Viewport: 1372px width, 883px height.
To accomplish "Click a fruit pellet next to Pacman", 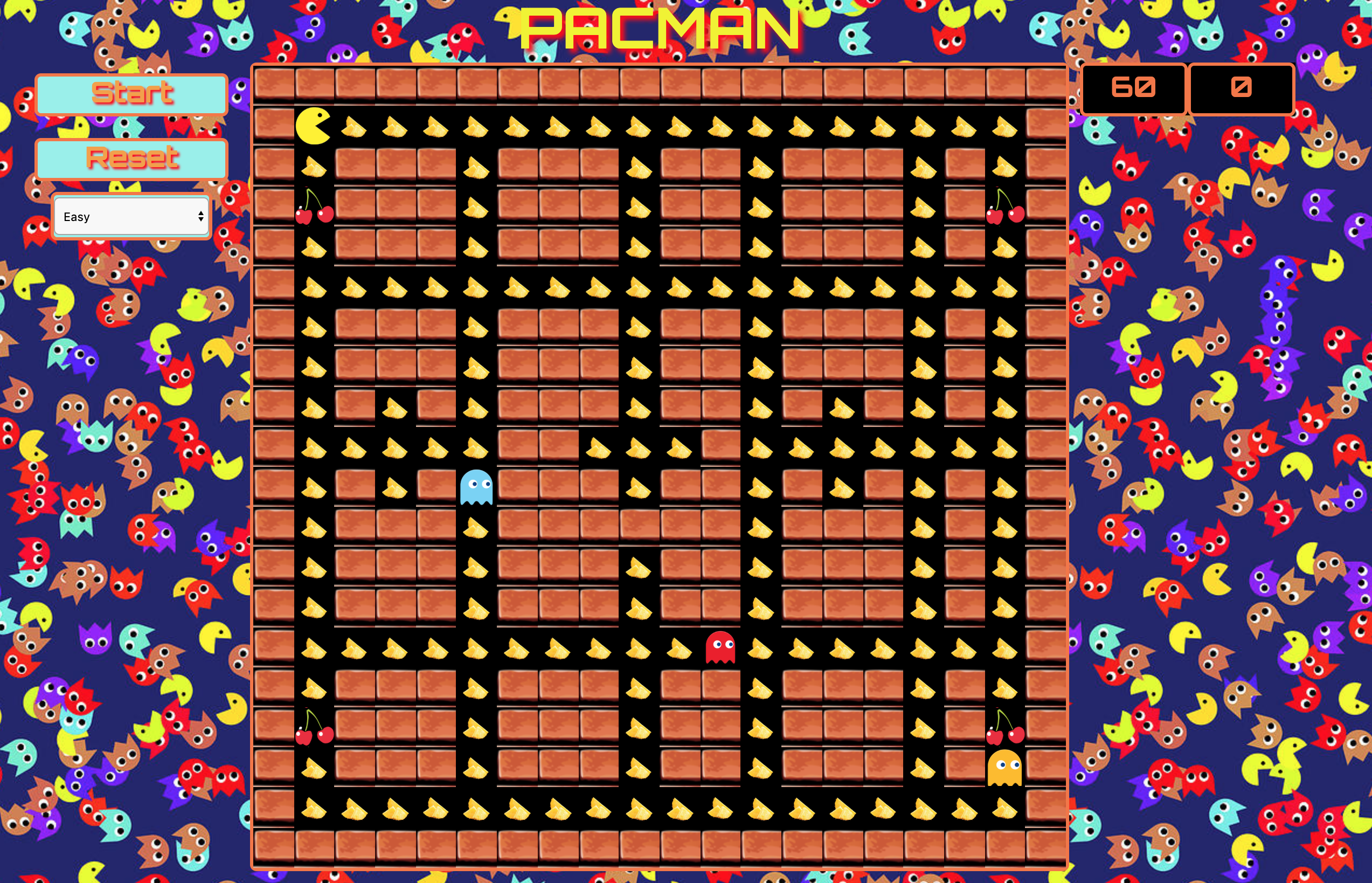I will [x=355, y=127].
